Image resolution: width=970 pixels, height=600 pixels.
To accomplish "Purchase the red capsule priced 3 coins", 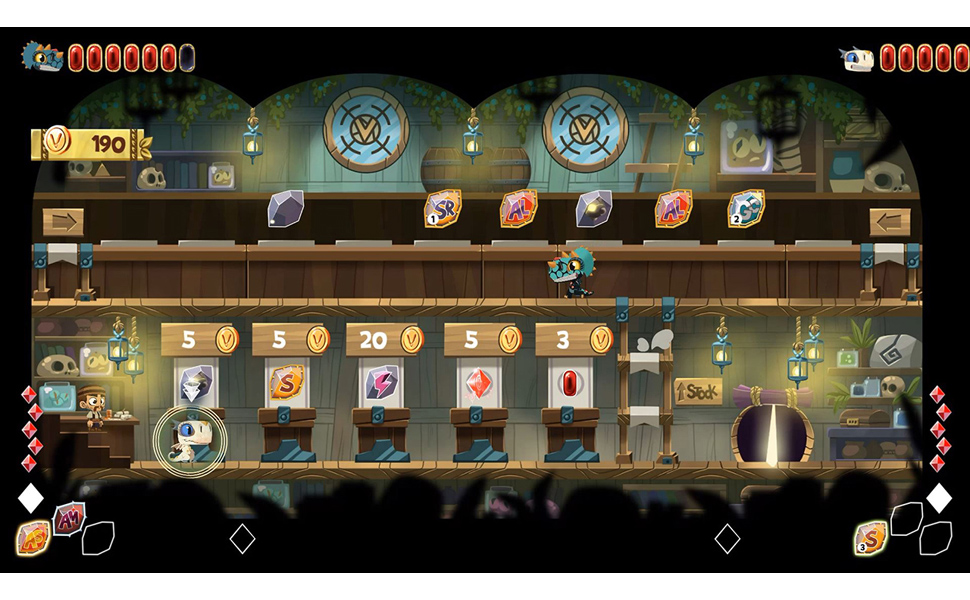I will click(570, 384).
